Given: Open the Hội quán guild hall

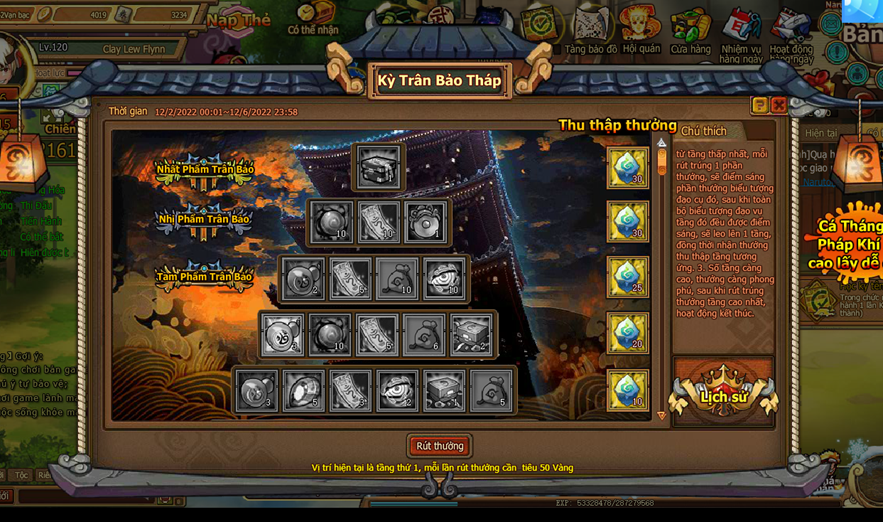Looking at the screenshot, I should 641,28.
